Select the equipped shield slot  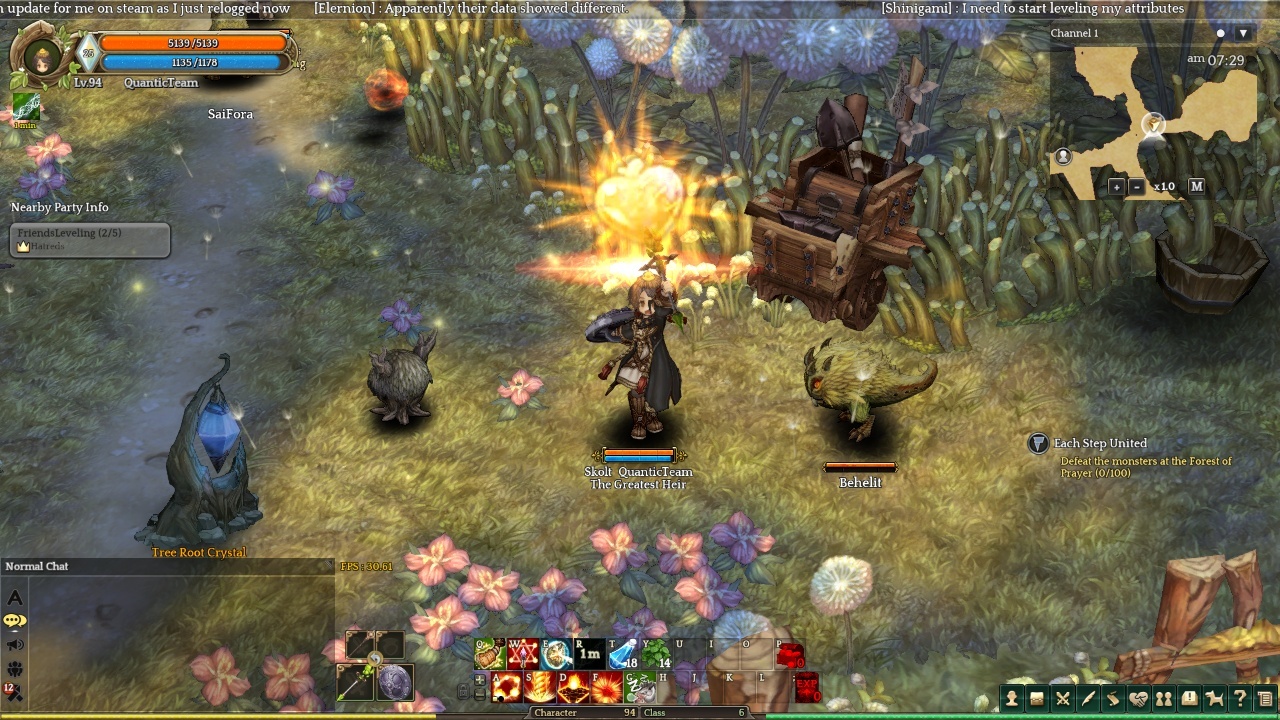point(395,682)
